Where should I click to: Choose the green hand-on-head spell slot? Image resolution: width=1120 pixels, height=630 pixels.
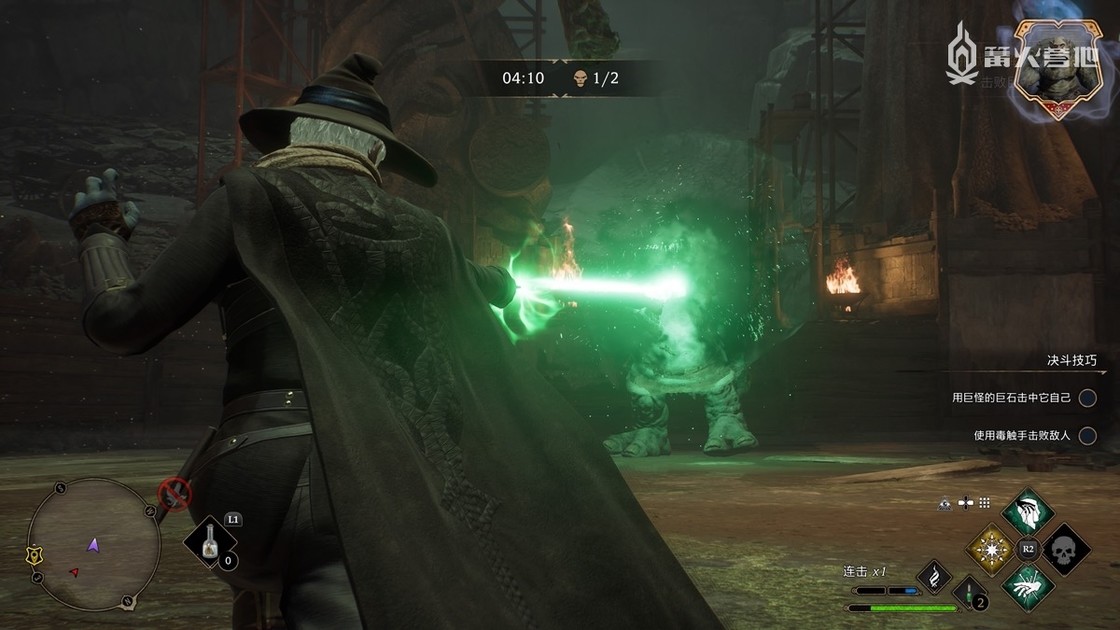pos(1028,512)
